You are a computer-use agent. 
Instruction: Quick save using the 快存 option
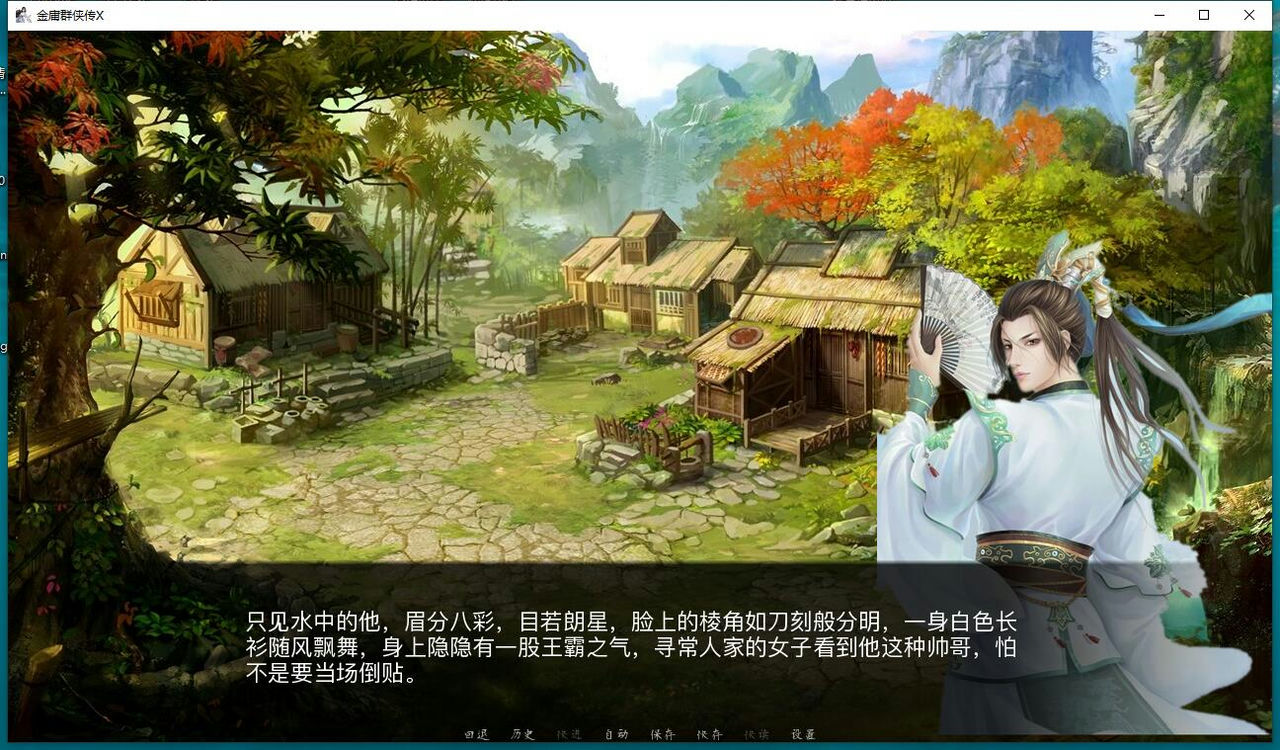pos(709,734)
